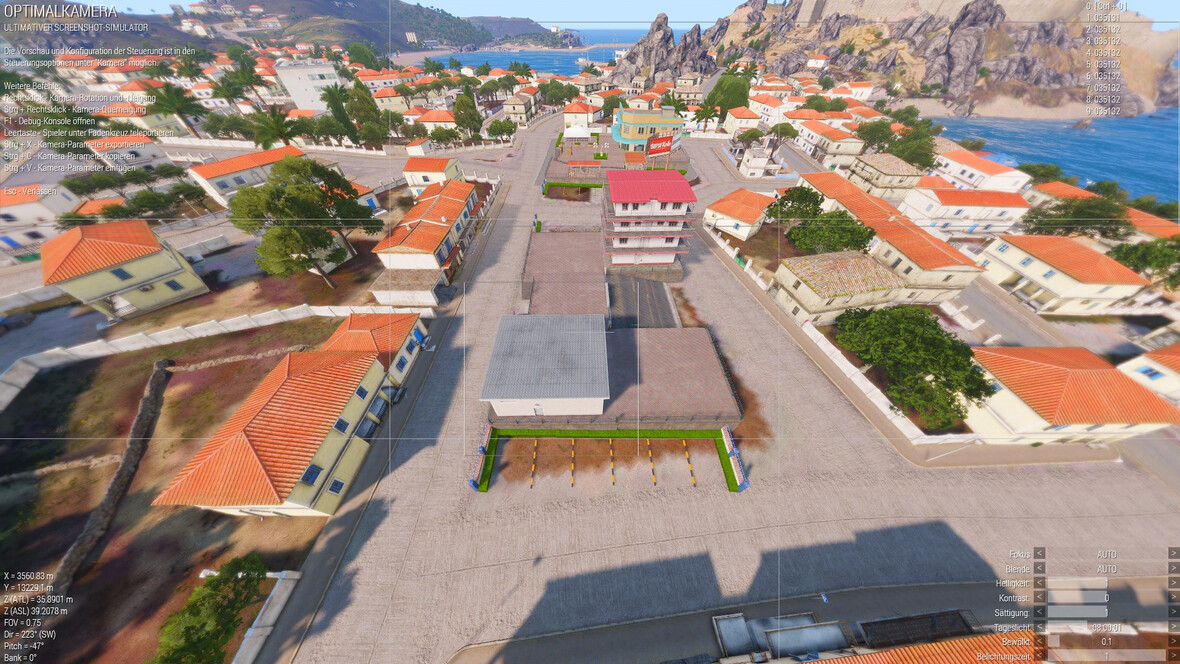Lower Helligkeit using its left arrow
Screen dimensions: 1180x664
pos(1039,583)
